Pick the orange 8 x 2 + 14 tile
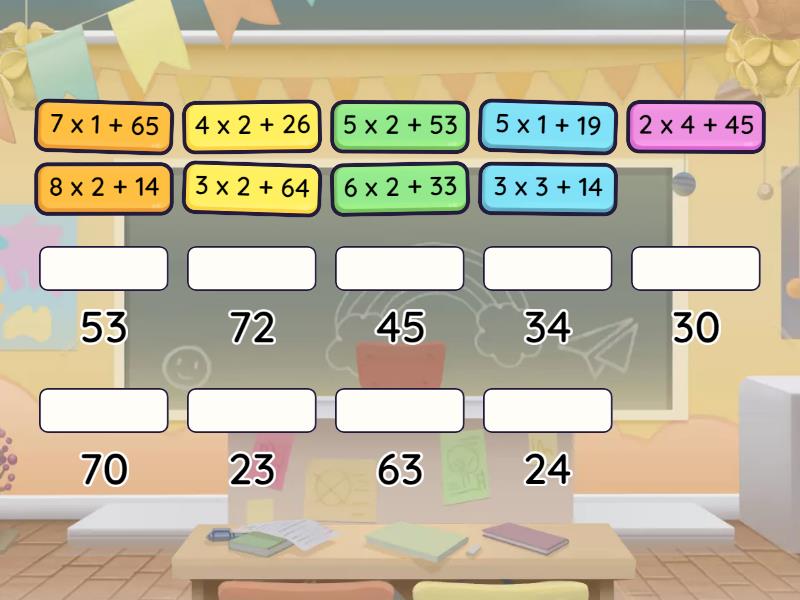 [104, 187]
